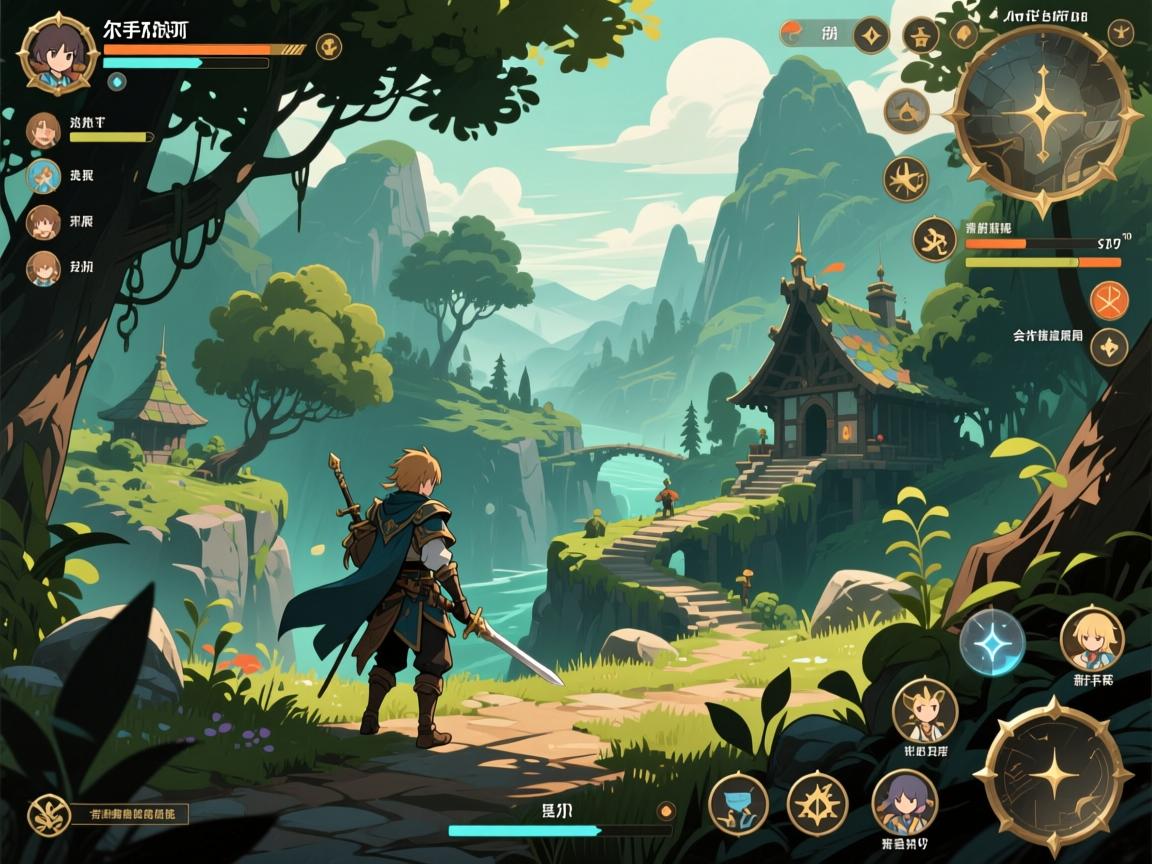
Task: Activate the blue goblet item icon
Action: [738, 805]
